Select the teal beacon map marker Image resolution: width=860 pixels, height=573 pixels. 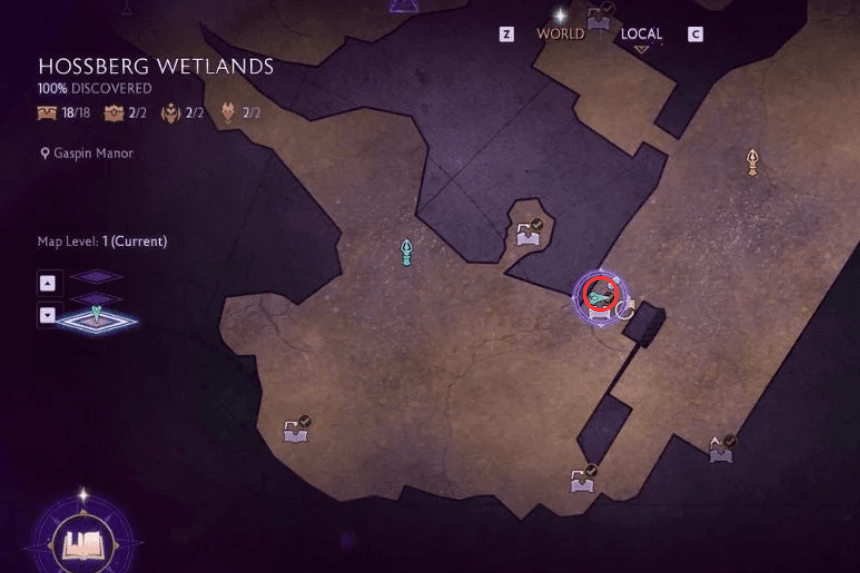[407, 251]
